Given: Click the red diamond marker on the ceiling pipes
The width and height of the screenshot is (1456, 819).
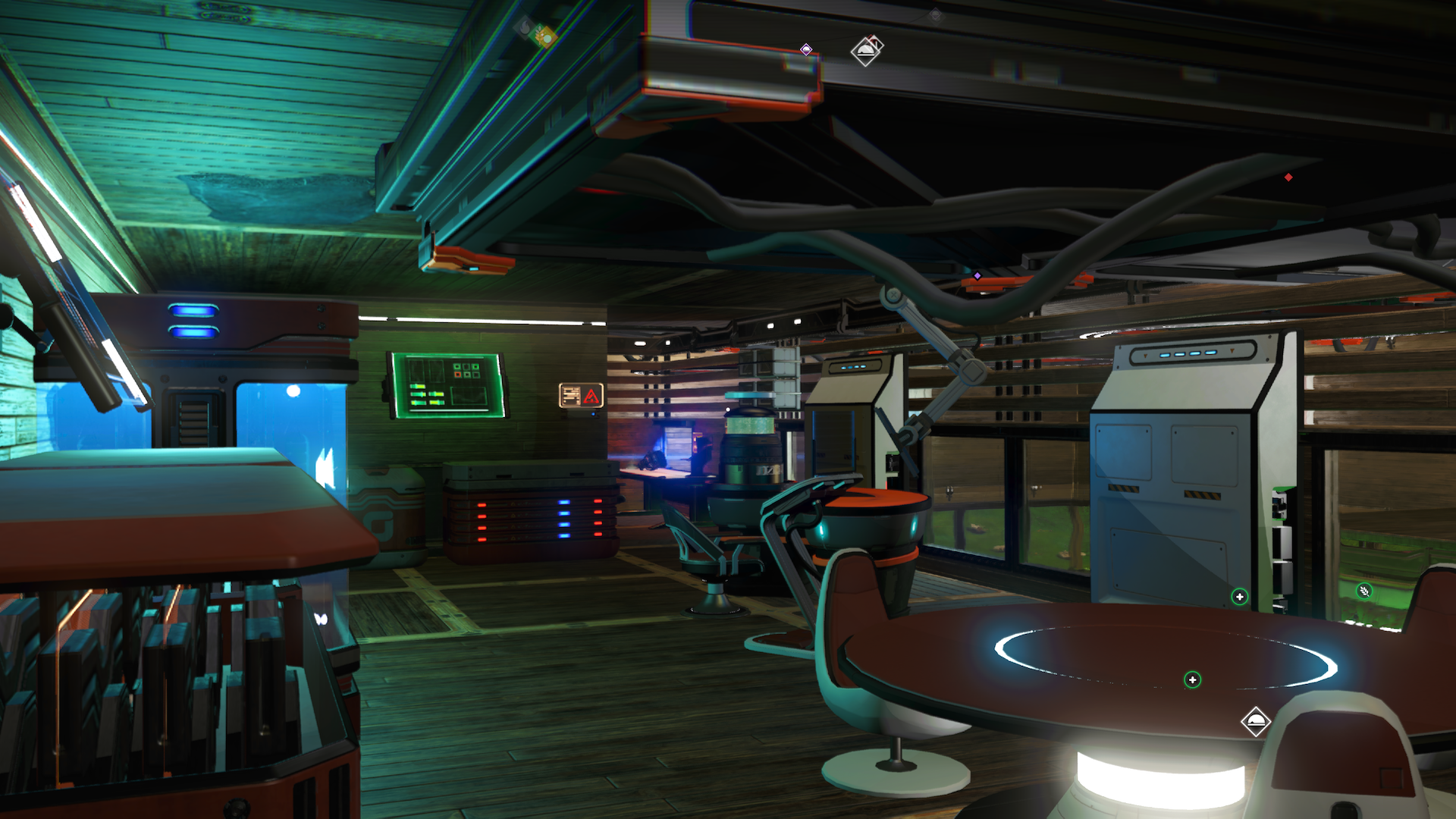Looking at the screenshot, I should click(1288, 176).
